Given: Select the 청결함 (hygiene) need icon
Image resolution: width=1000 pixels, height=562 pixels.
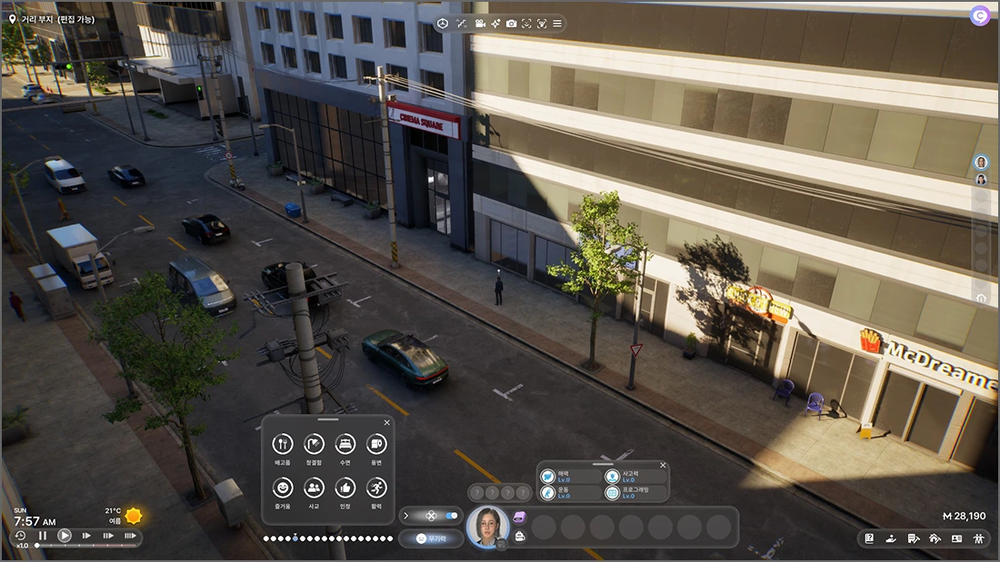Looking at the screenshot, I should 314,444.
